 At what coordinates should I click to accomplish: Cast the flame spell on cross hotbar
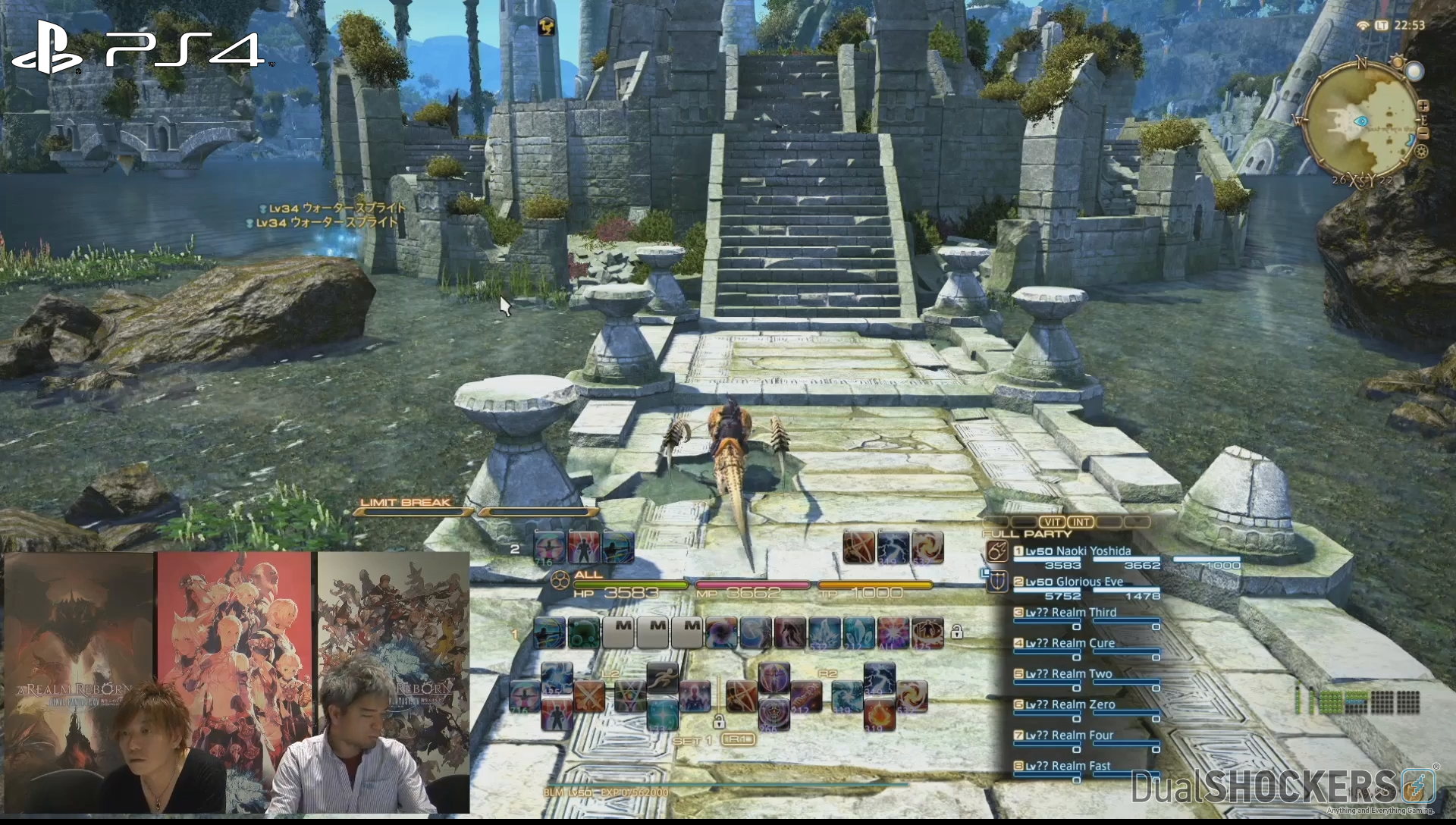click(x=879, y=714)
